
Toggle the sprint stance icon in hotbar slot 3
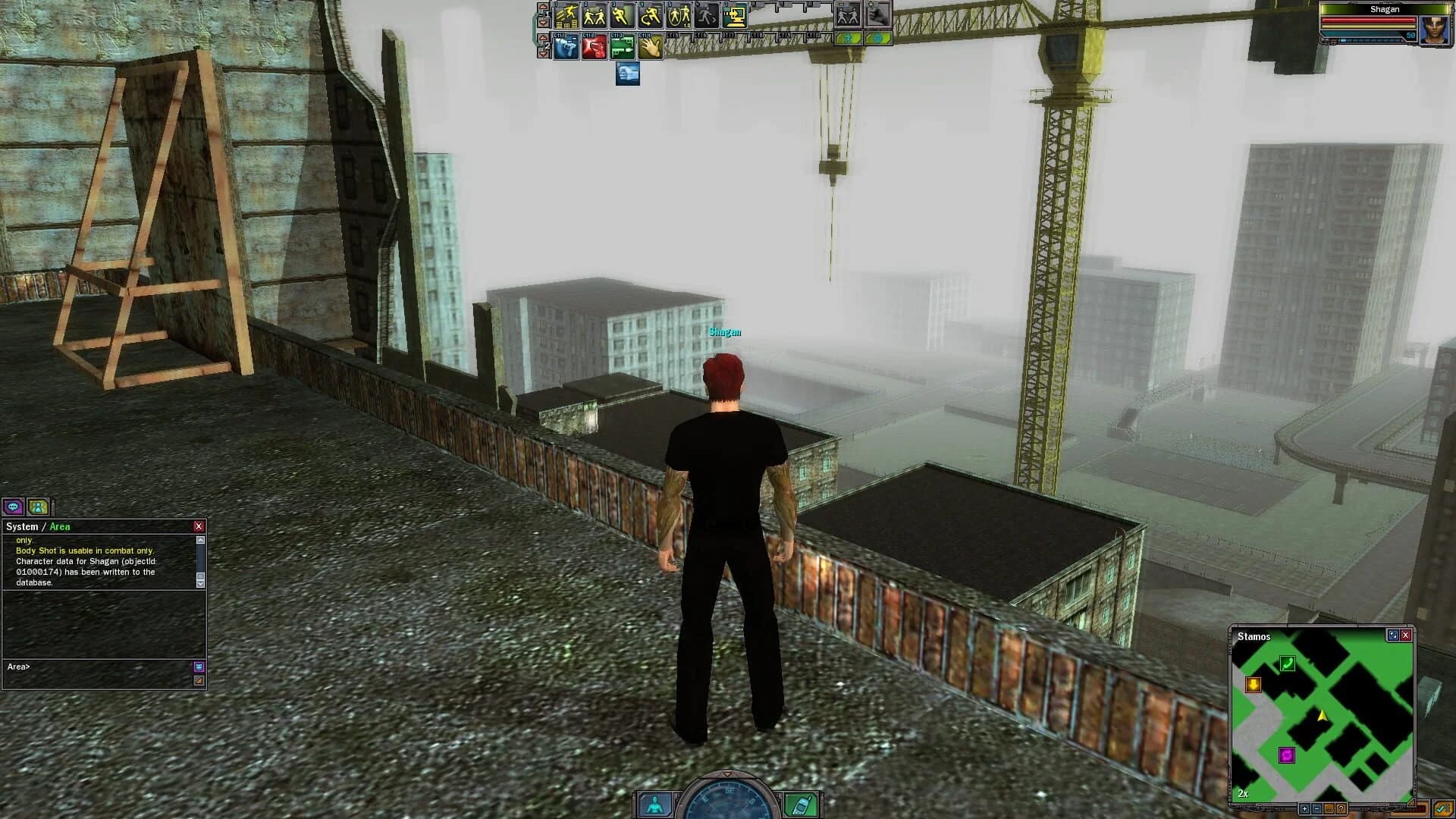click(x=622, y=15)
